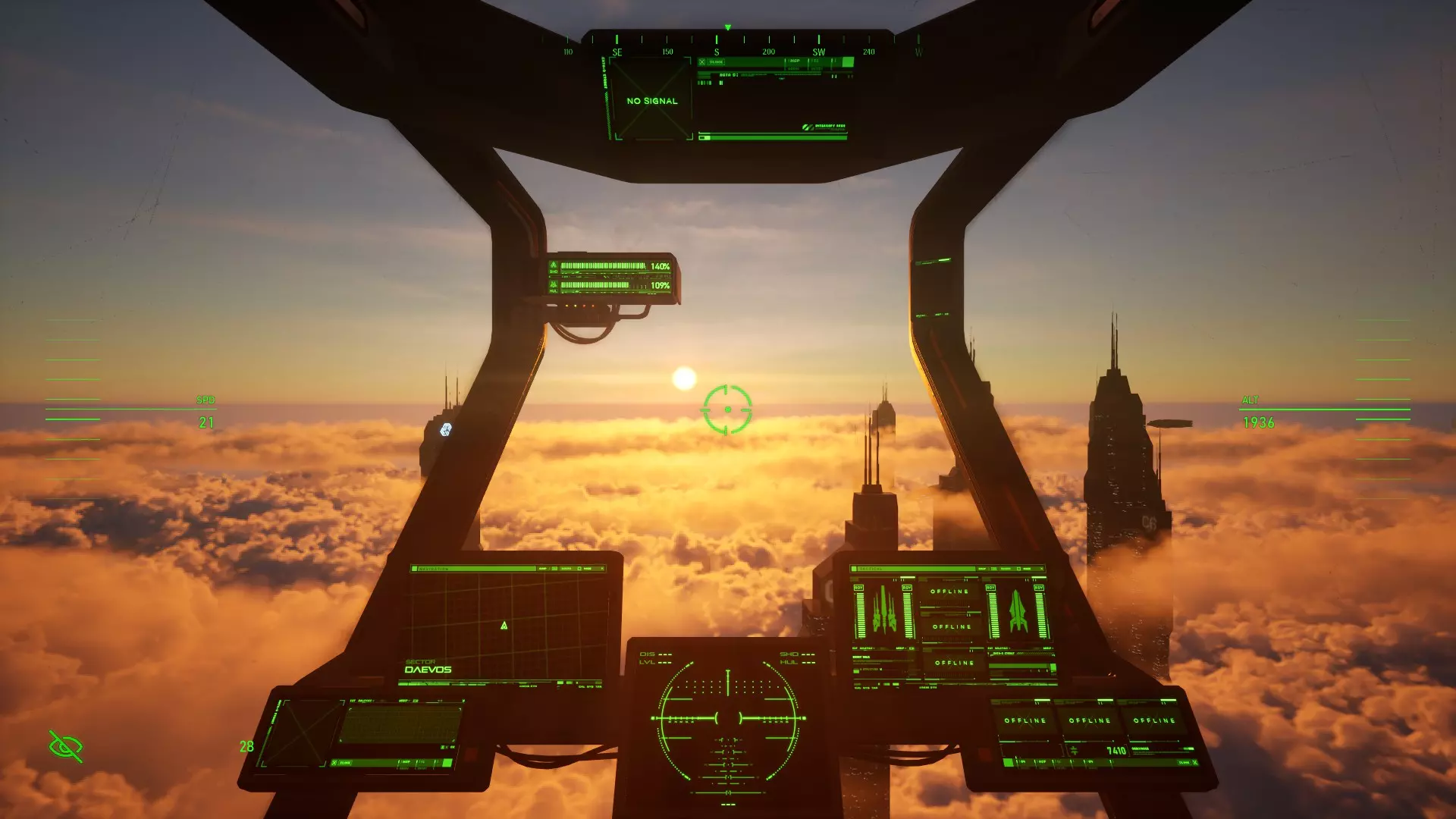Click the middle OFFLINE countermeasure slot
Viewport: 1456px width, 819px height.
(x=1089, y=720)
